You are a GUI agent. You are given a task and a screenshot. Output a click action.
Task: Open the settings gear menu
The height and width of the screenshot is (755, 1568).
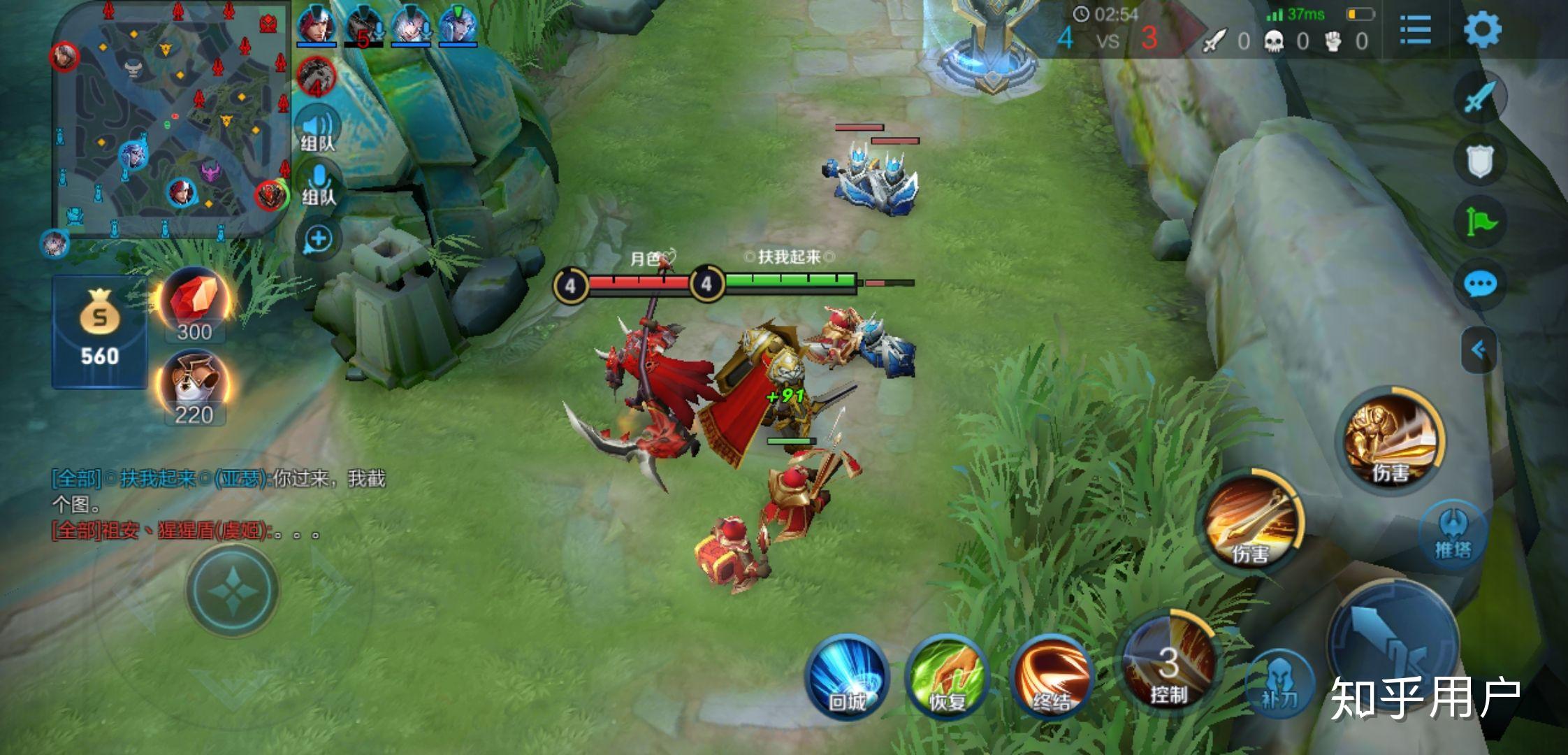pyautogui.click(x=1482, y=30)
